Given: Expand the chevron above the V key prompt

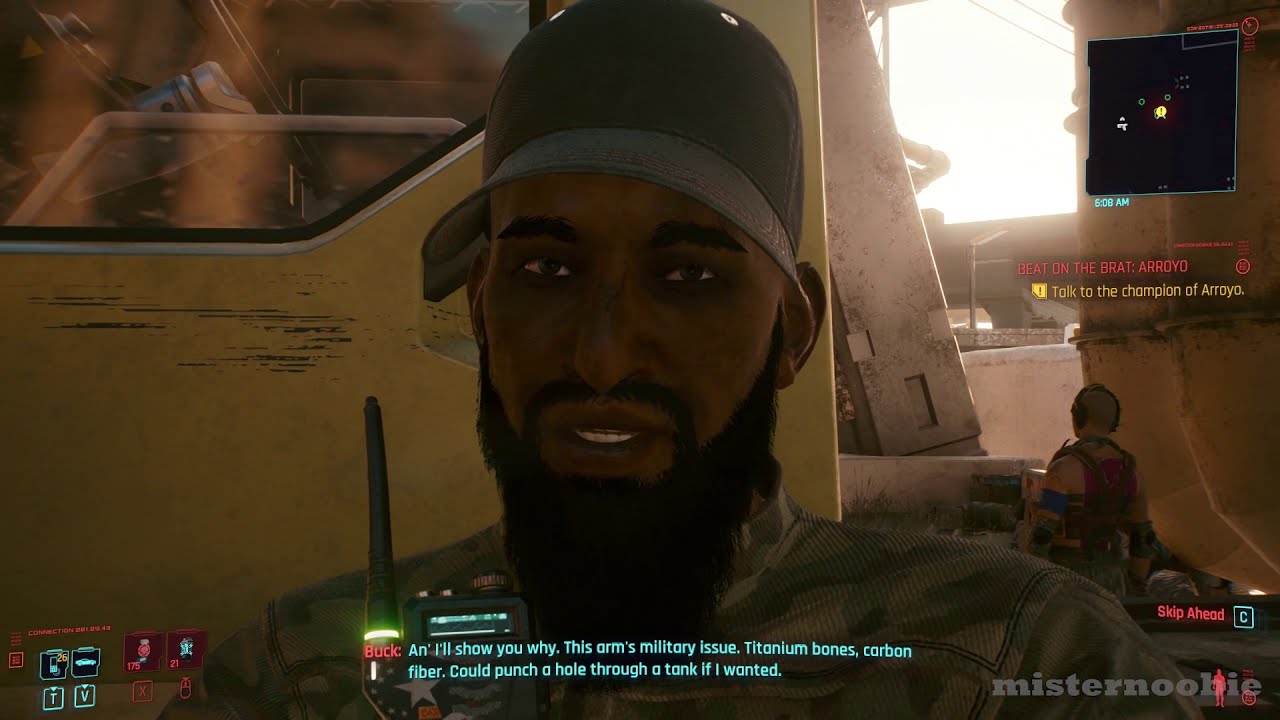Looking at the screenshot, I should [x=84, y=686].
